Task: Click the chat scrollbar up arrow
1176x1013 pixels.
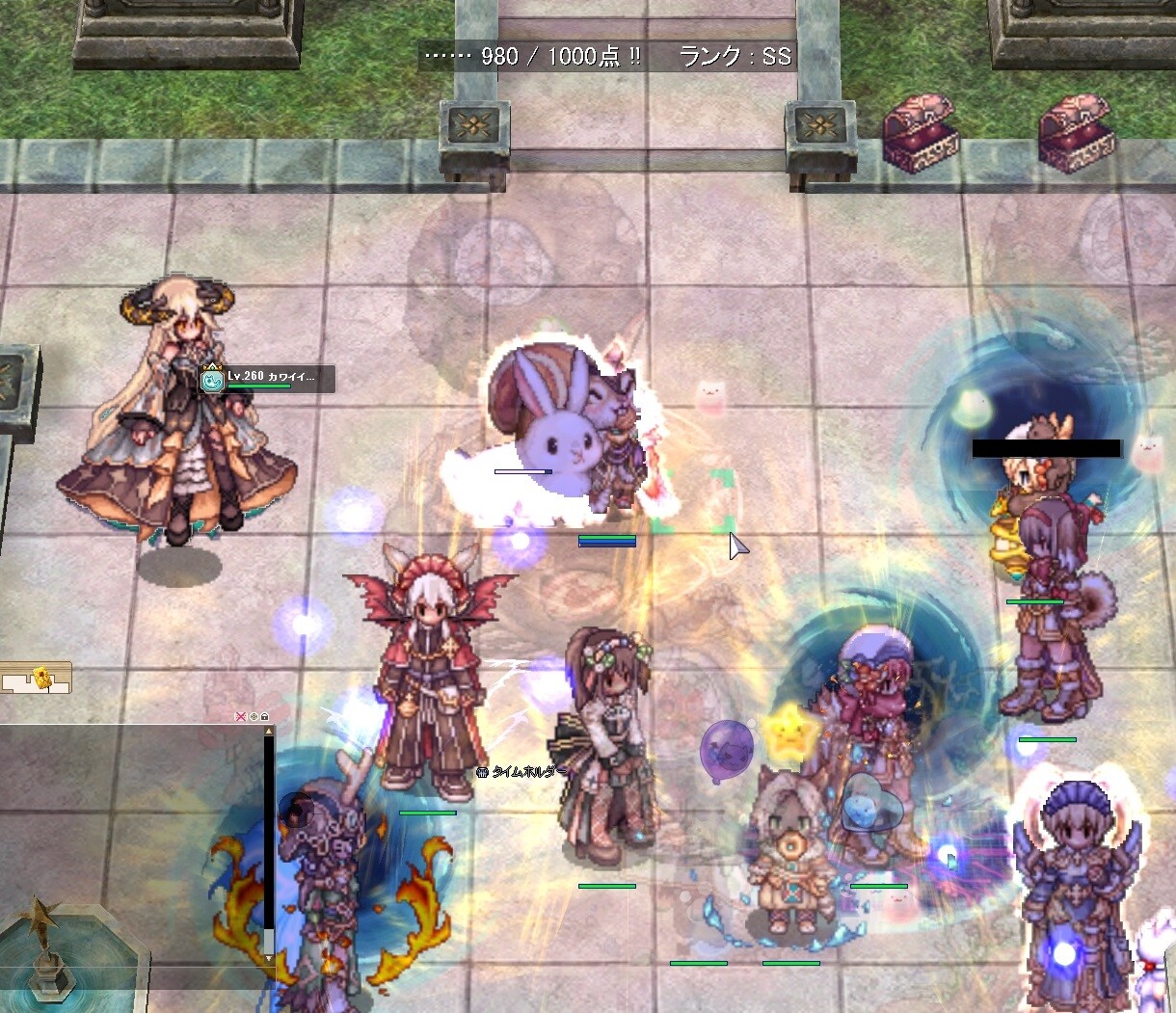Action: (269, 732)
